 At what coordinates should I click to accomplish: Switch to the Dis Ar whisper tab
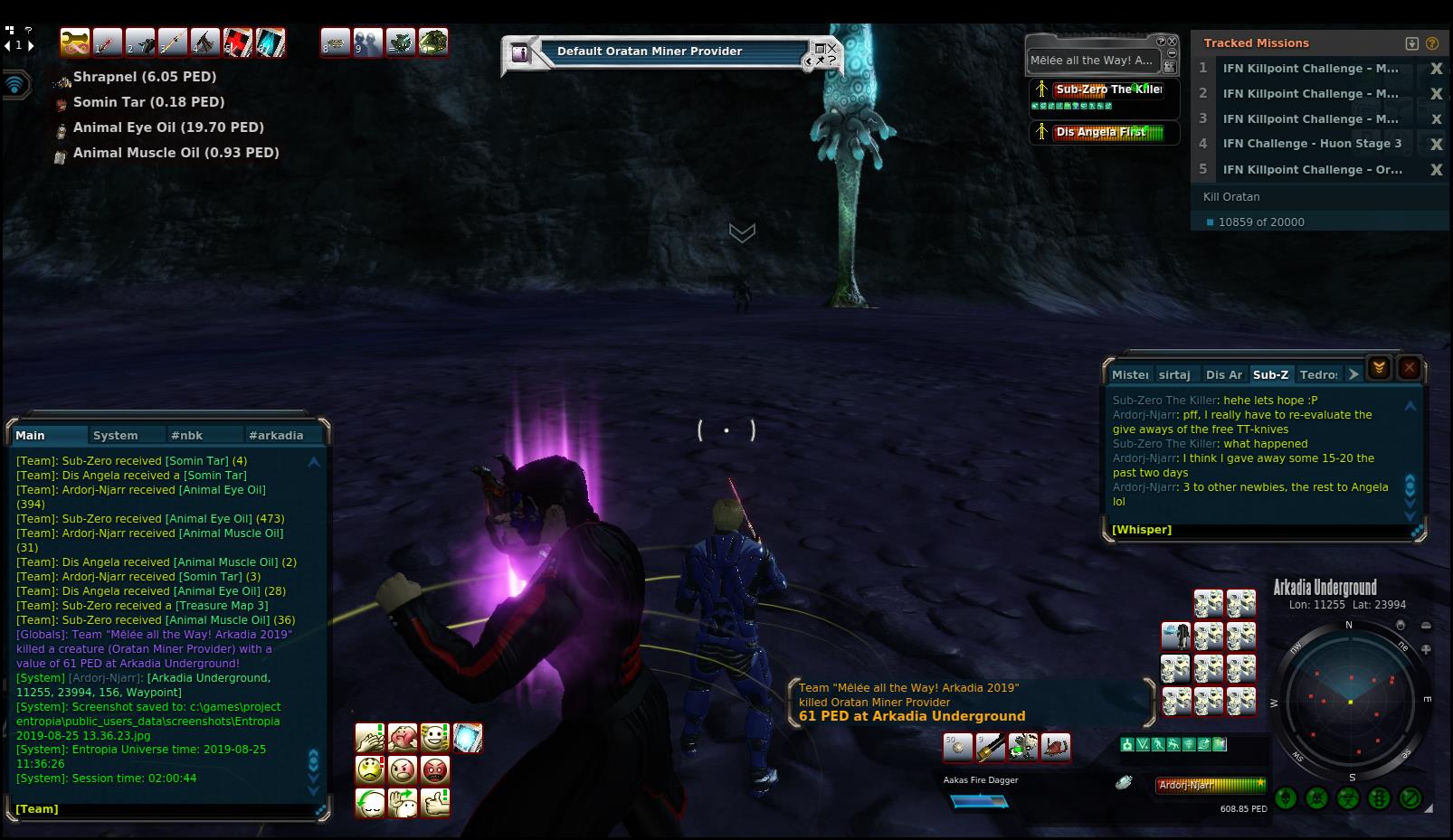1223,374
